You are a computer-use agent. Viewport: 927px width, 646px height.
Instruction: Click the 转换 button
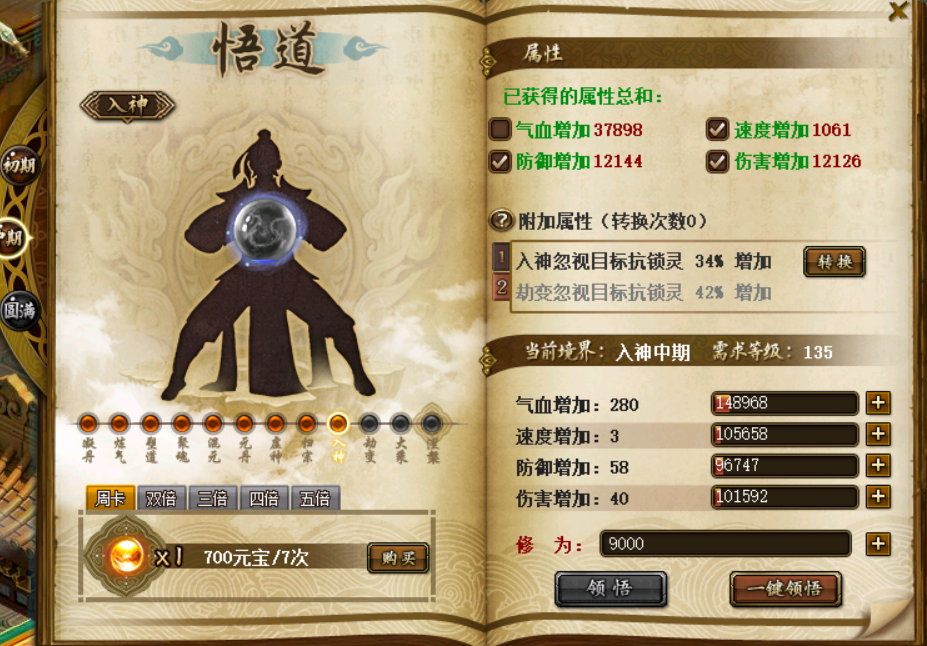(834, 262)
